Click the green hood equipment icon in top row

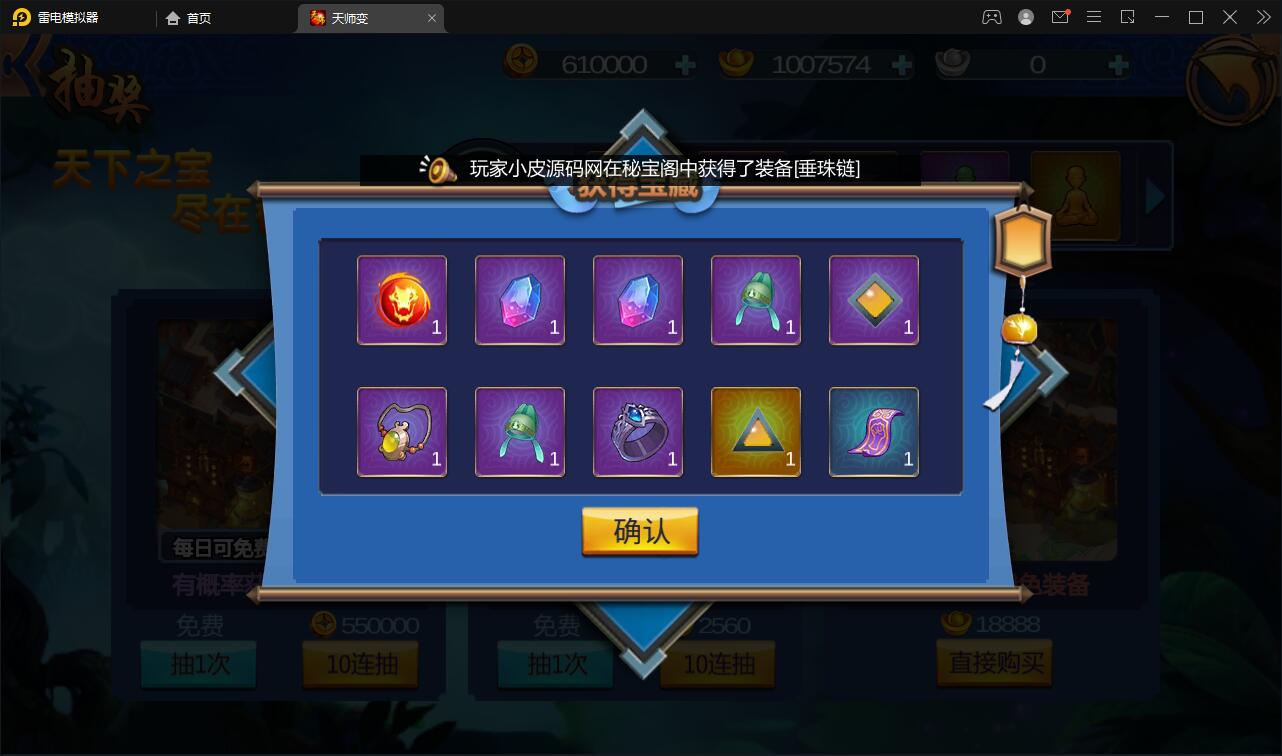pos(755,299)
